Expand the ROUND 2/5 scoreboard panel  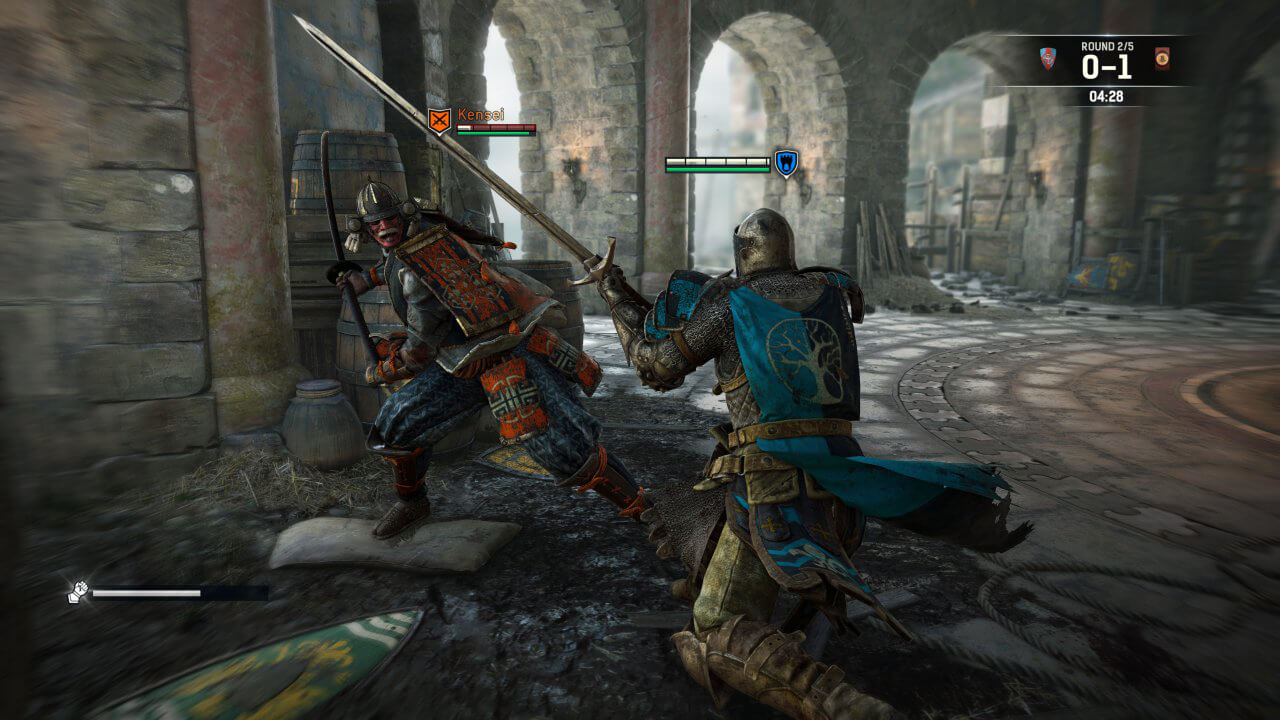click(x=1110, y=45)
